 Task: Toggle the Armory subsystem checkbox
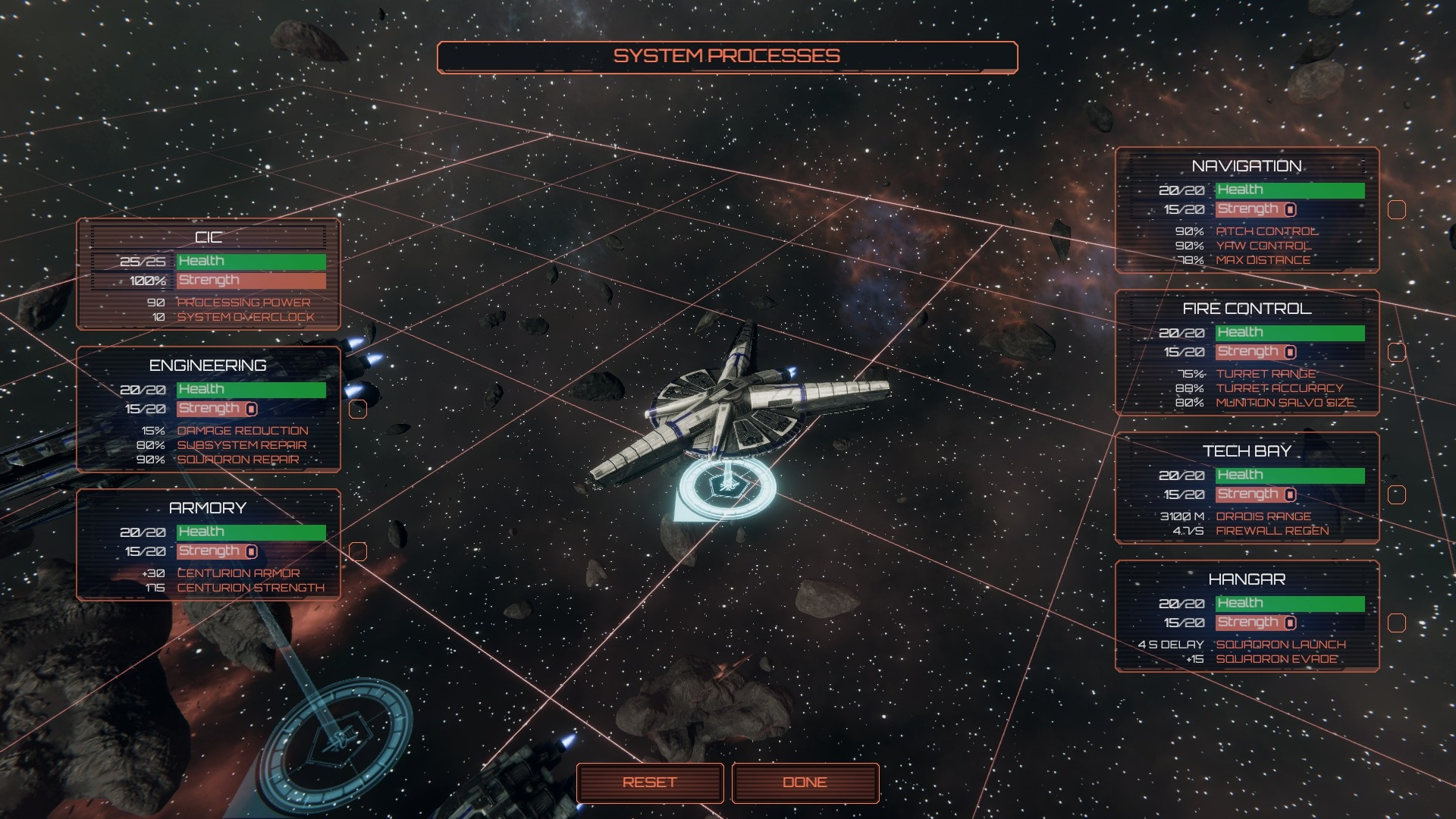[358, 551]
